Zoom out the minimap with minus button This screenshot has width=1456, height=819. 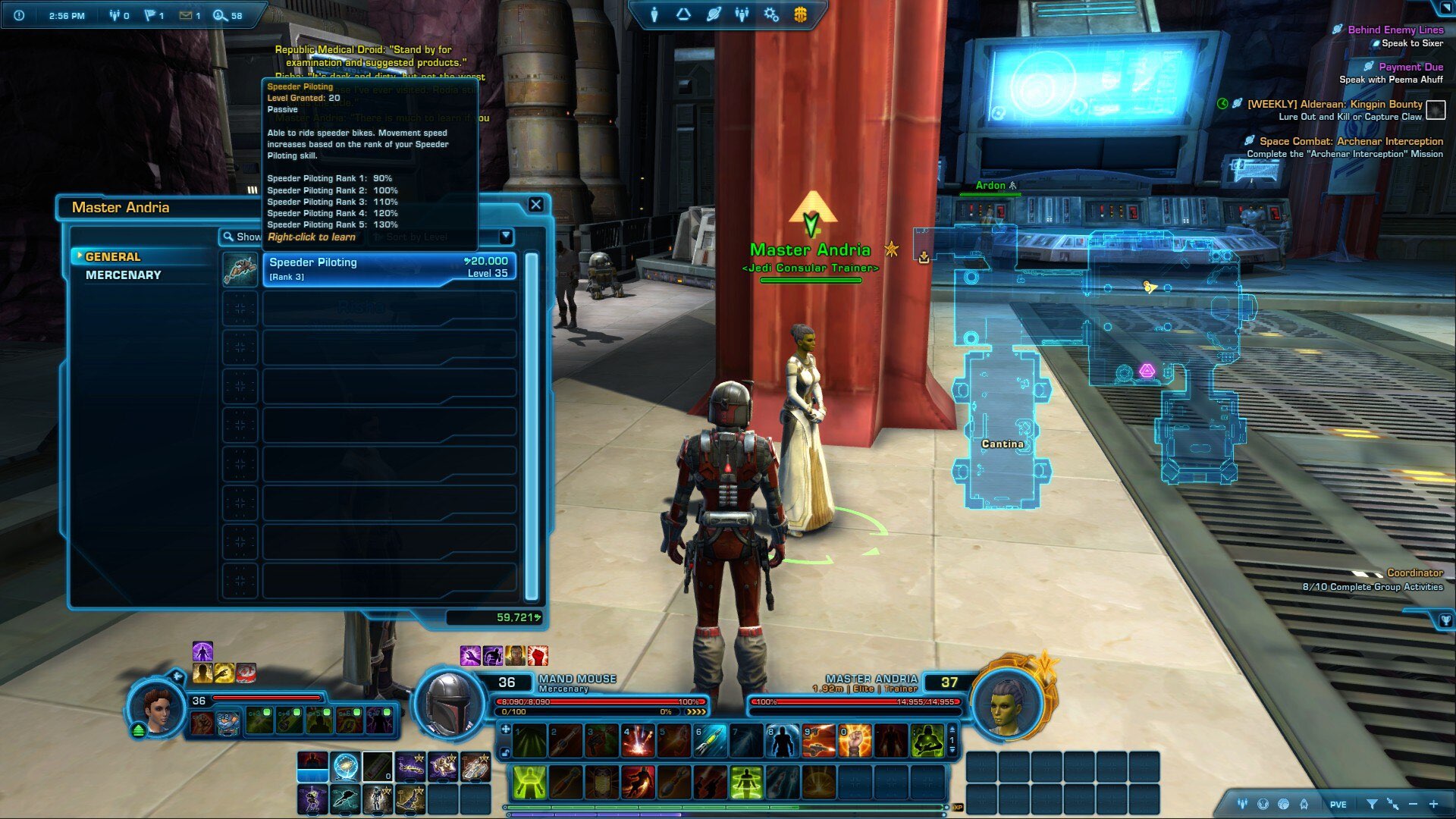[1413, 804]
